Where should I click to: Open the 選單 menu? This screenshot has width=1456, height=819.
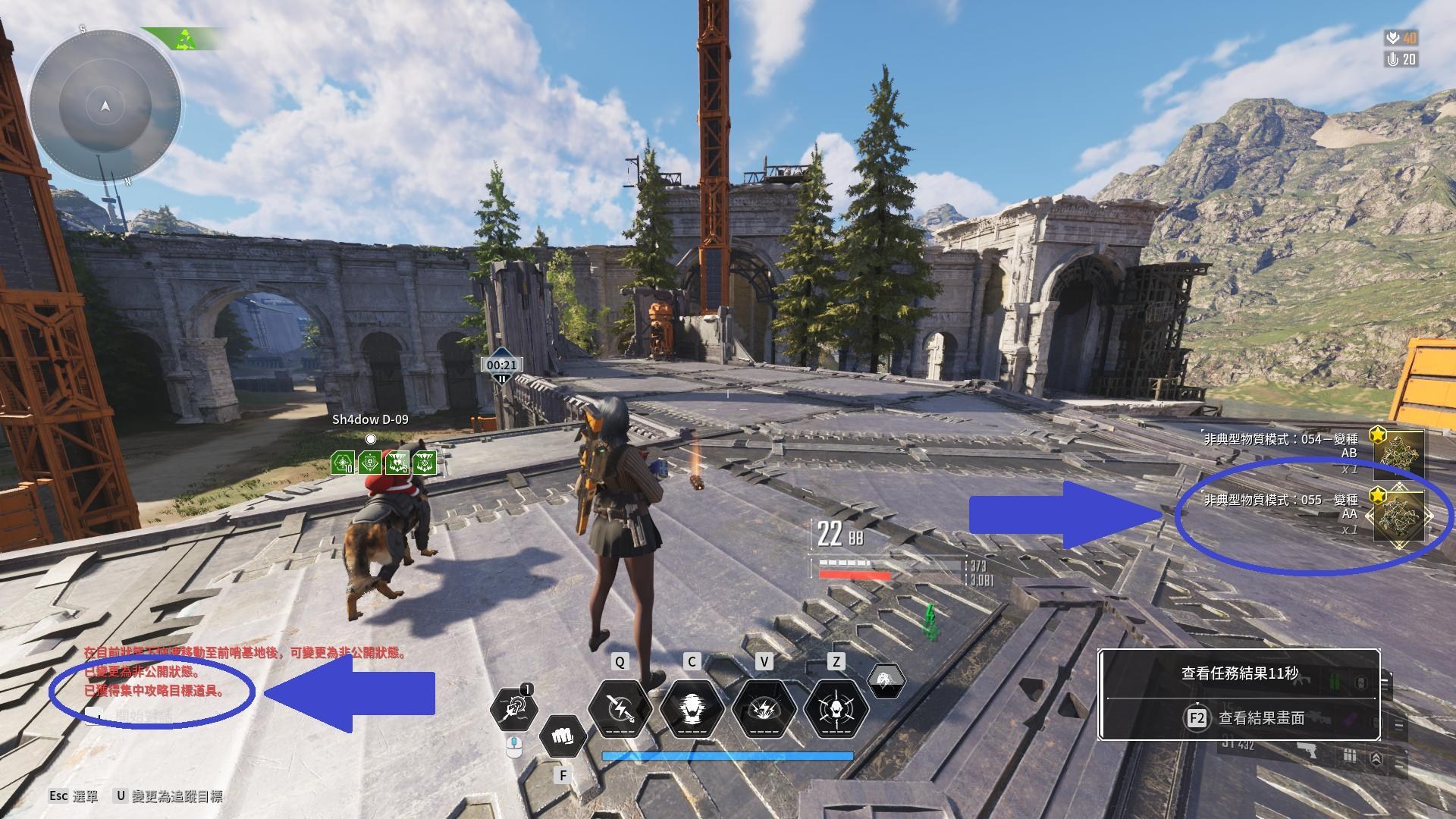74,795
